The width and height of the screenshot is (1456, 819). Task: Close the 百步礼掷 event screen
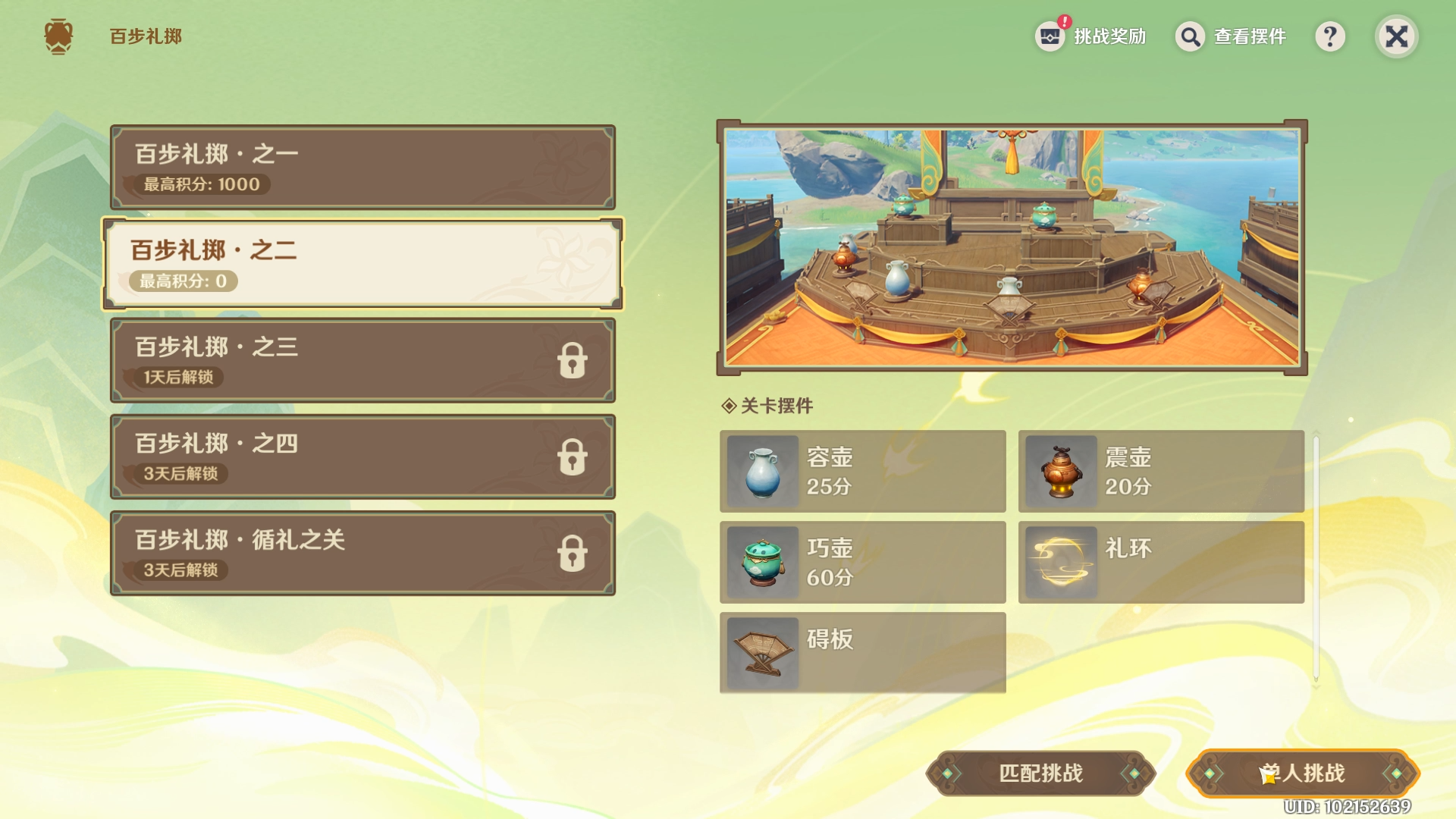point(1396,36)
